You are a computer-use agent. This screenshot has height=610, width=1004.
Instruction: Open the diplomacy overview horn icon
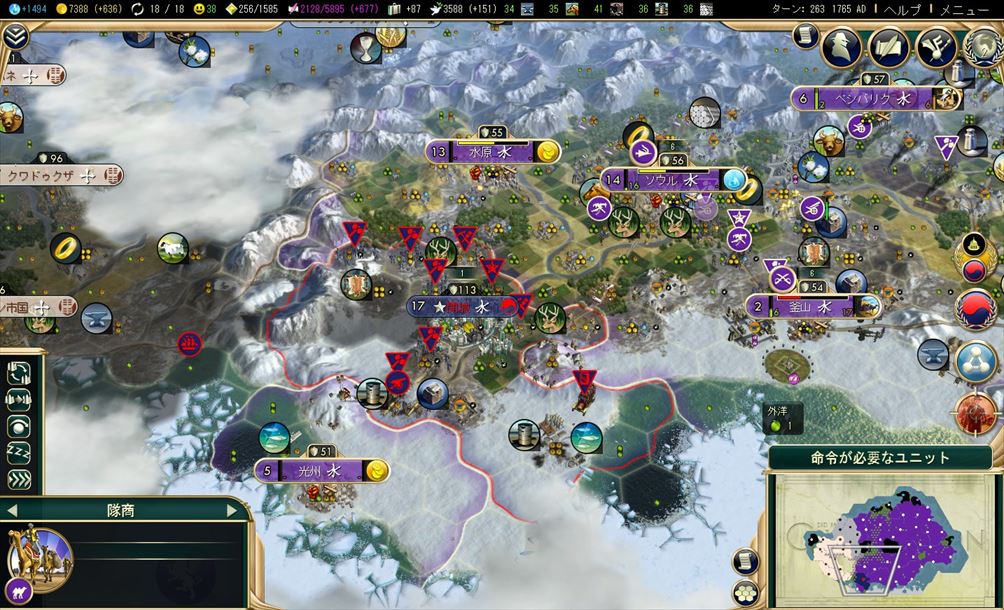click(x=935, y=46)
